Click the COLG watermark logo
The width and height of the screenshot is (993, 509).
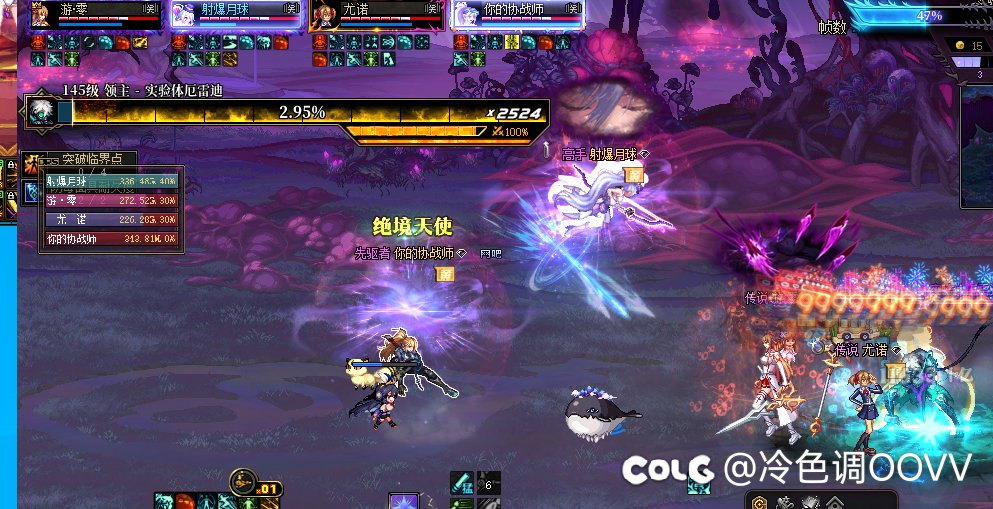[668, 467]
